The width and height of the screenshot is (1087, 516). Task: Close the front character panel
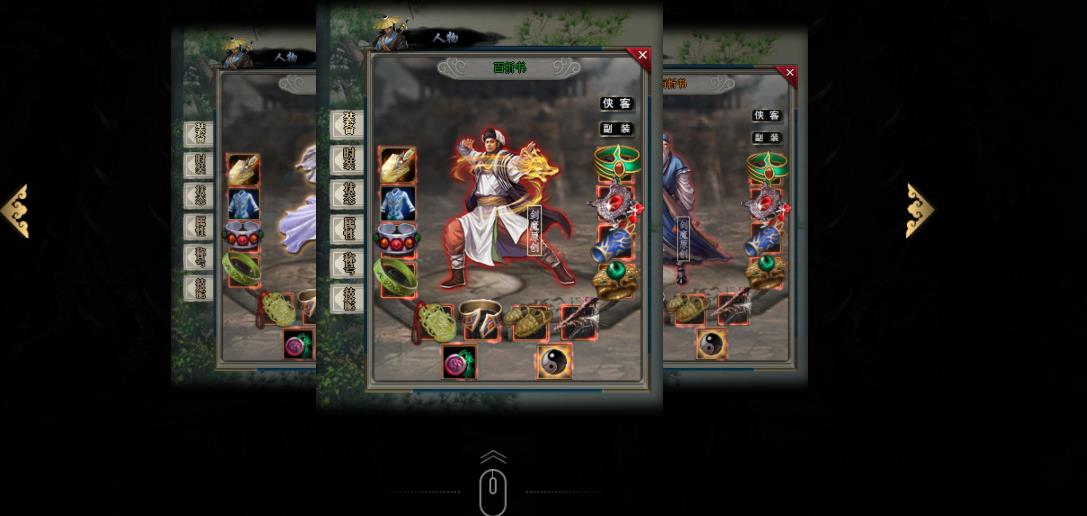point(642,56)
